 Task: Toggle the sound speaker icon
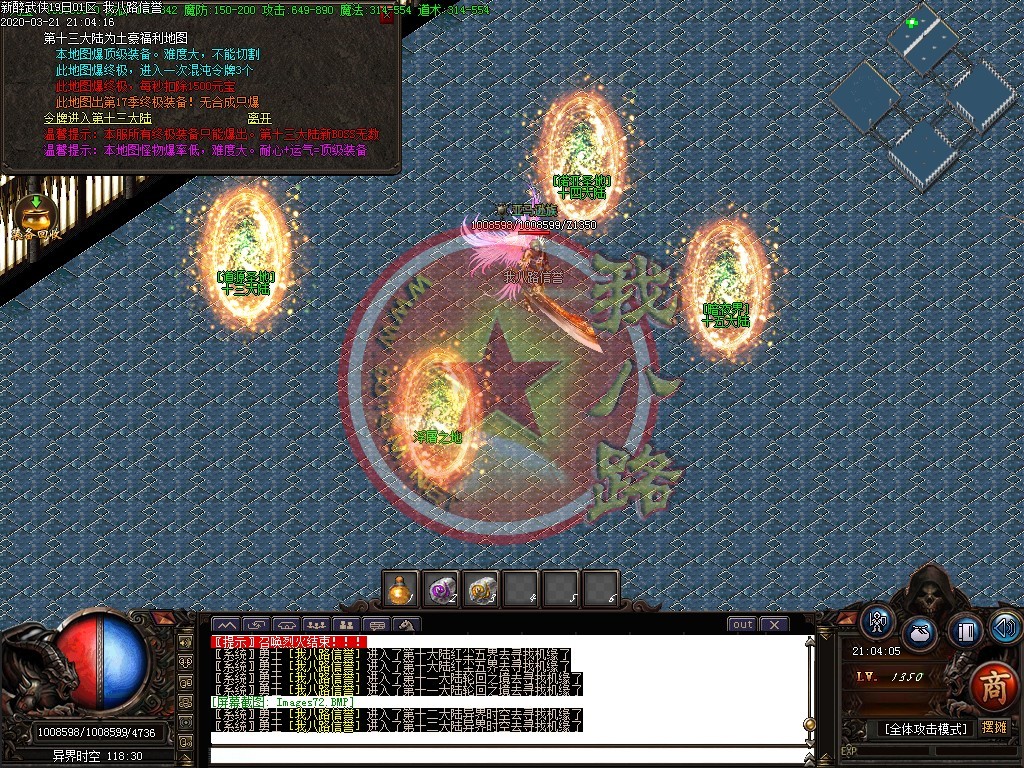(x=1005, y=627)
